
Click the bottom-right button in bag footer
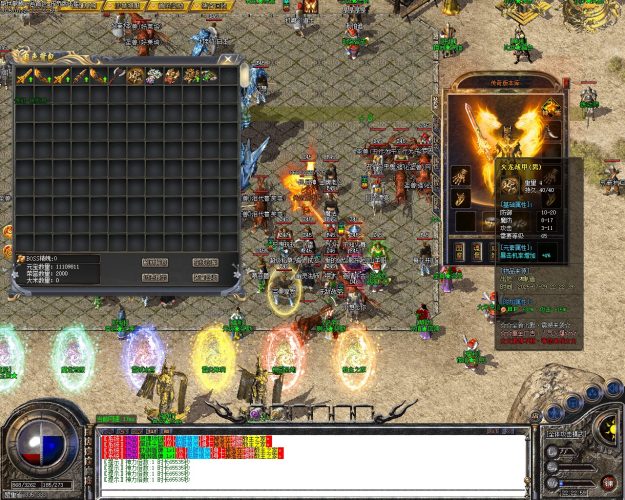[205, 277]
